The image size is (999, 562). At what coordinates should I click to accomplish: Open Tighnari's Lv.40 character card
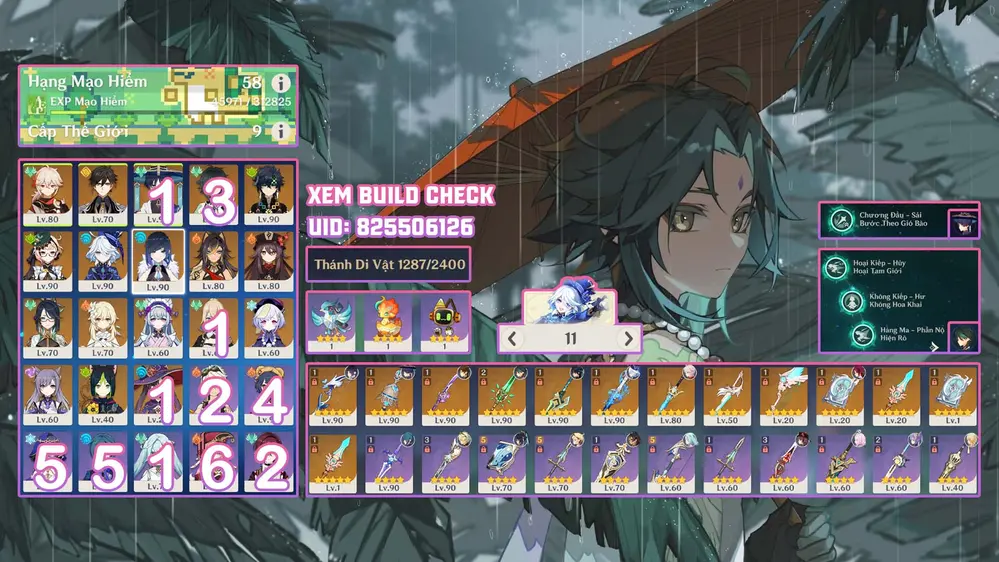point(103,395)
